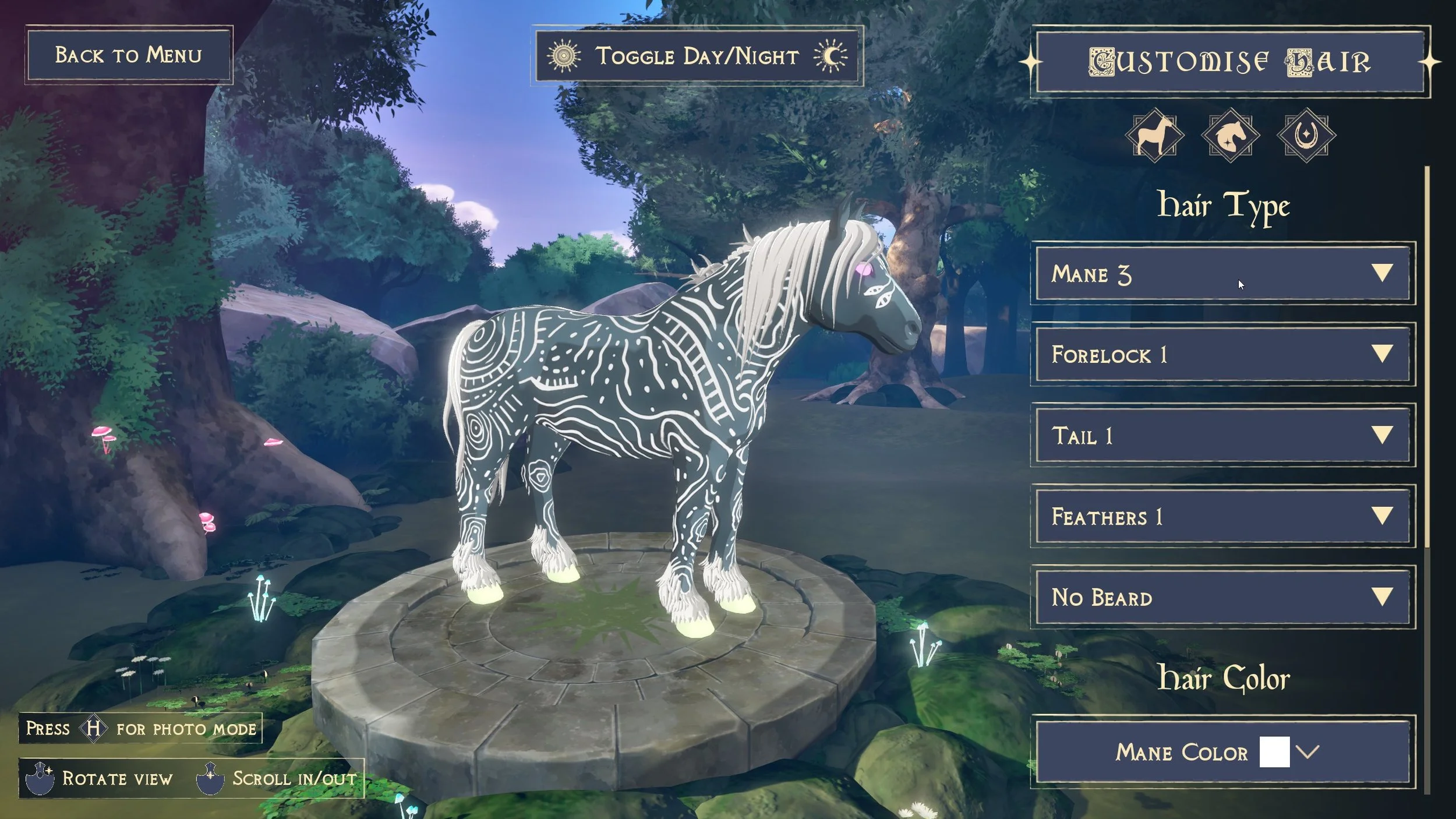Choose a different Tail 1 option

tap(1222, 435)
